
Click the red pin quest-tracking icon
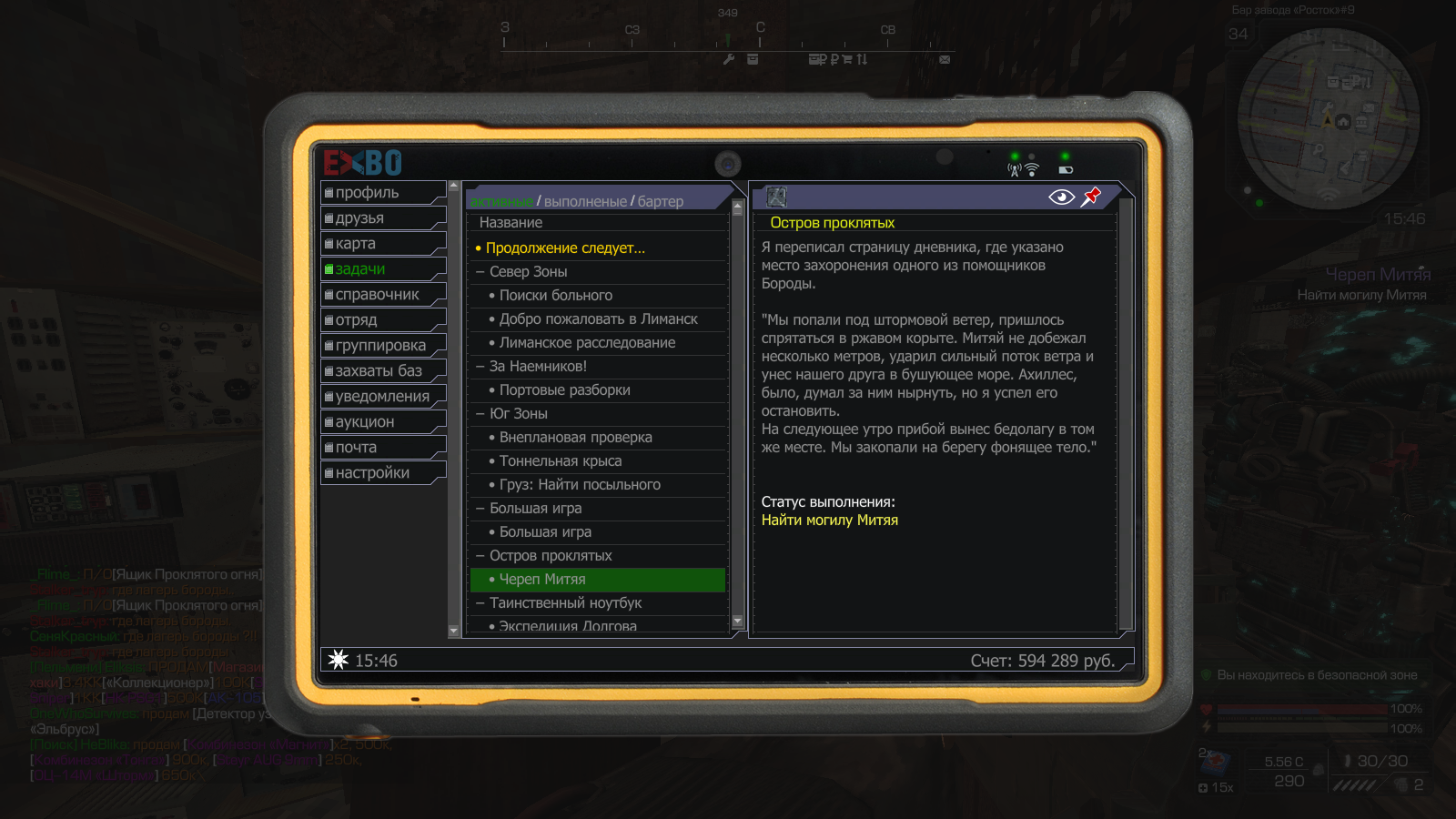coord(1090,197)
